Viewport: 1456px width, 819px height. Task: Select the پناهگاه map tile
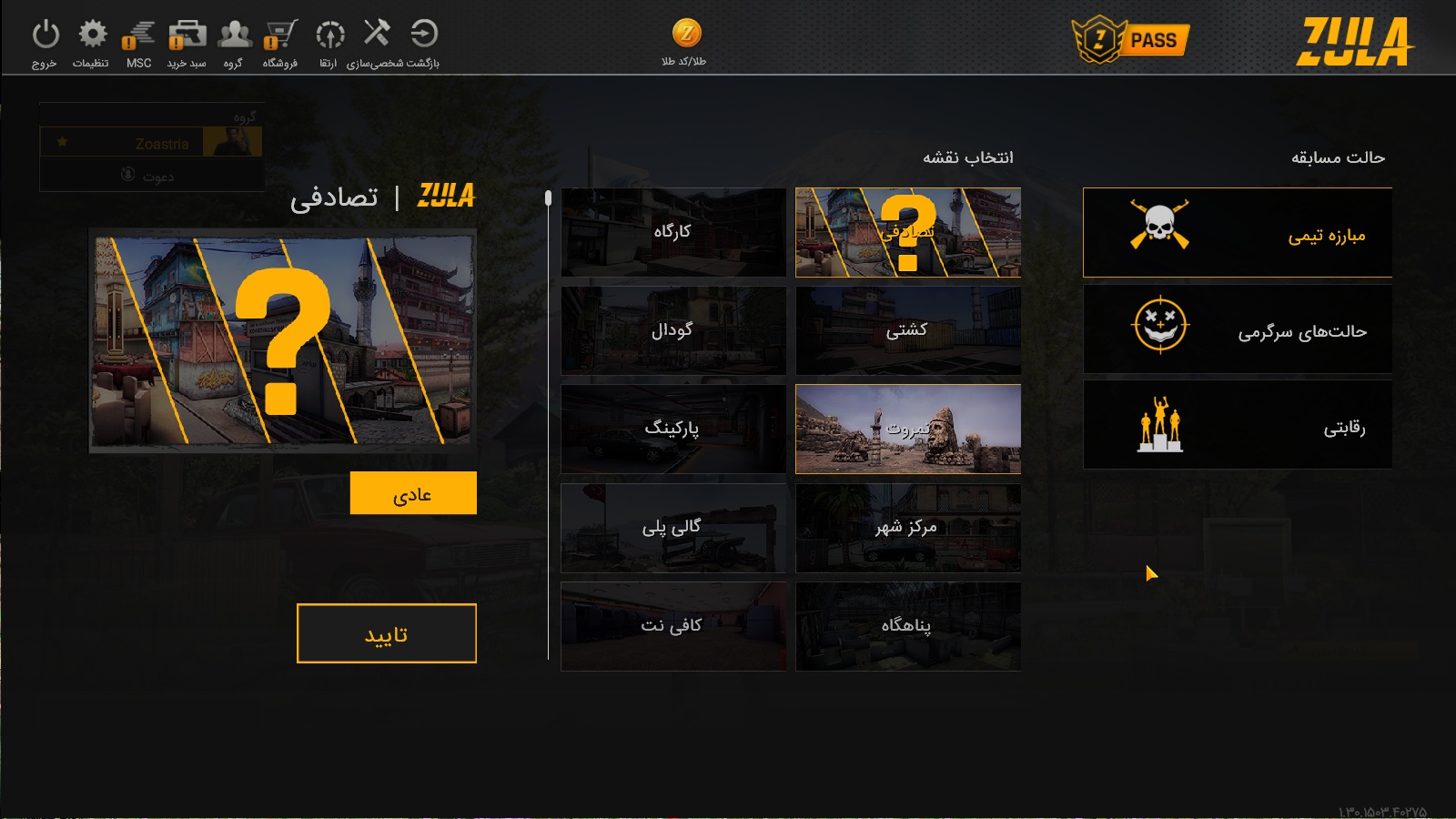coord(908,626)
